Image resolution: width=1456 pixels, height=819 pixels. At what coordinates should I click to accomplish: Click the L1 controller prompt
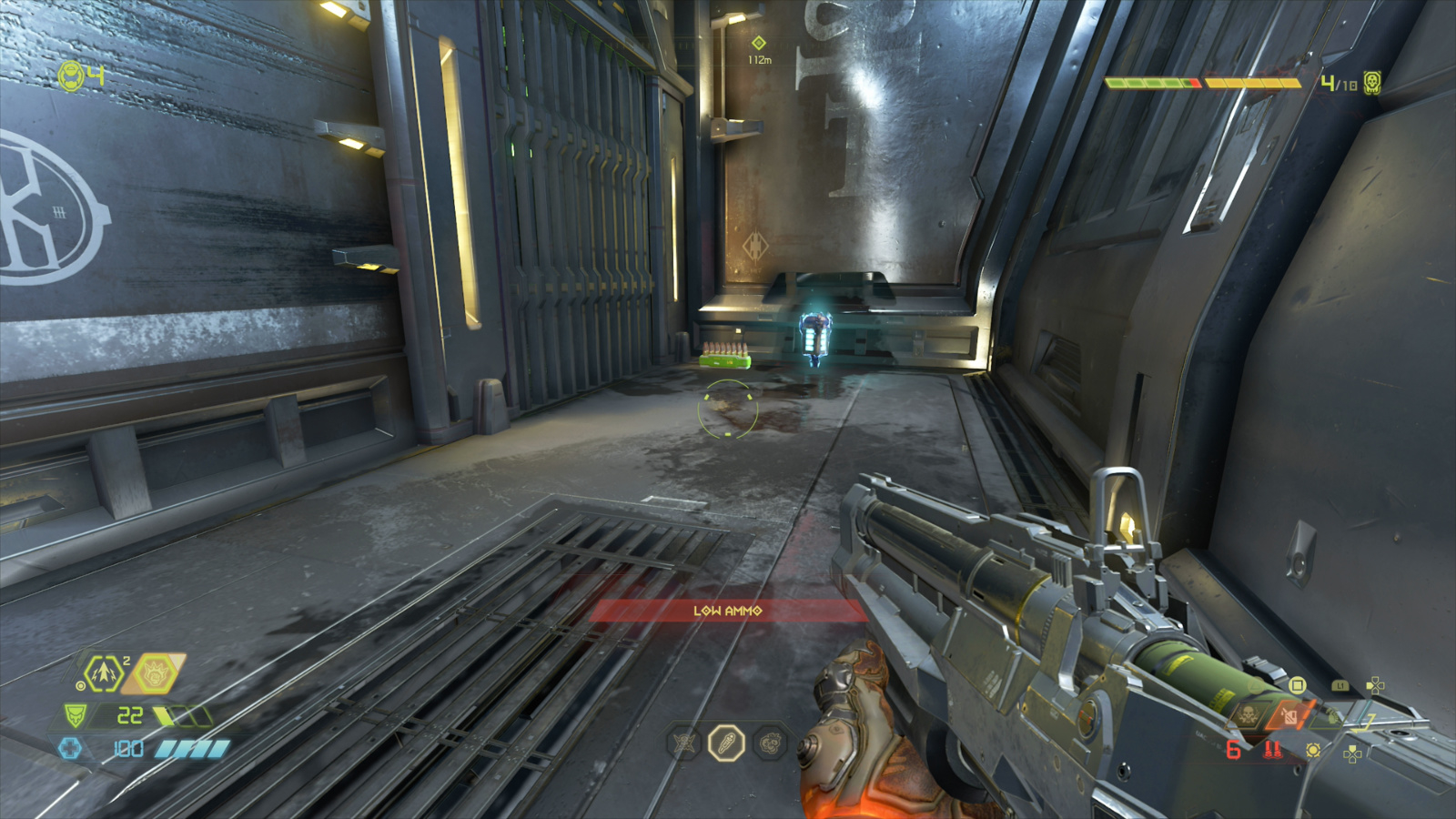(1340, 685)
